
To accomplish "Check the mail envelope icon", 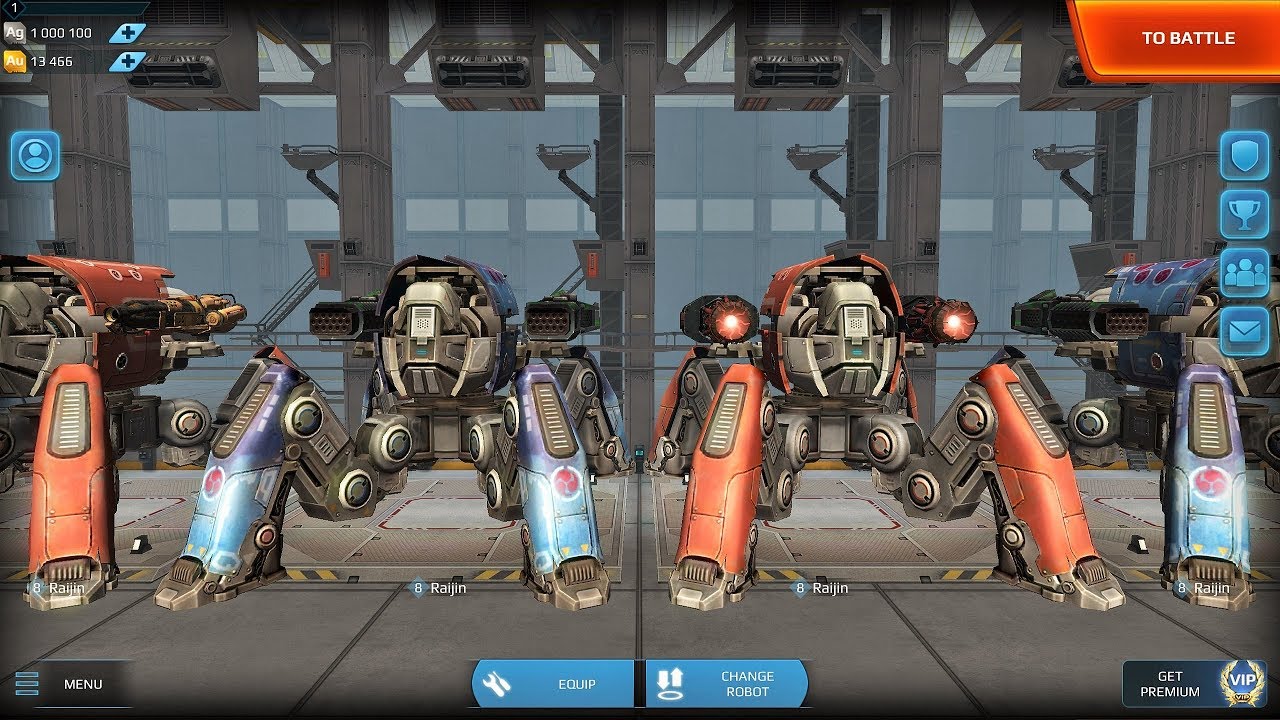I will point(1244,331).
